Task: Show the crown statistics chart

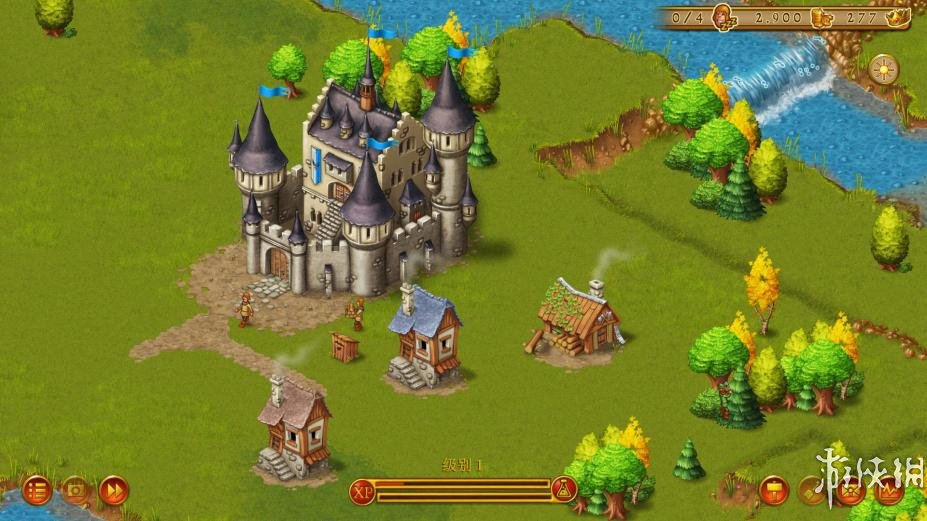Action: [x=887, y=490]
